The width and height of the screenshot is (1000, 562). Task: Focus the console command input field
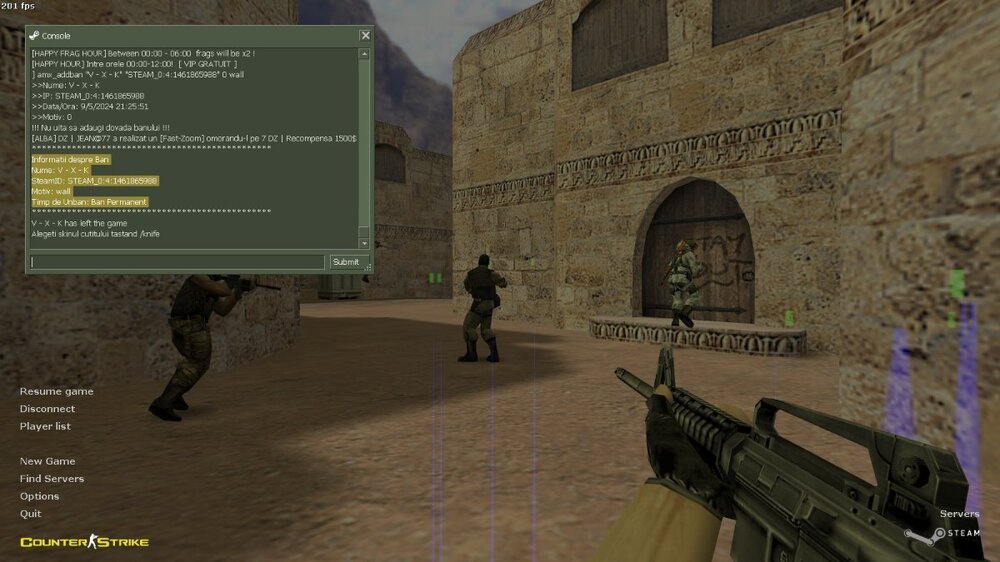177,262
